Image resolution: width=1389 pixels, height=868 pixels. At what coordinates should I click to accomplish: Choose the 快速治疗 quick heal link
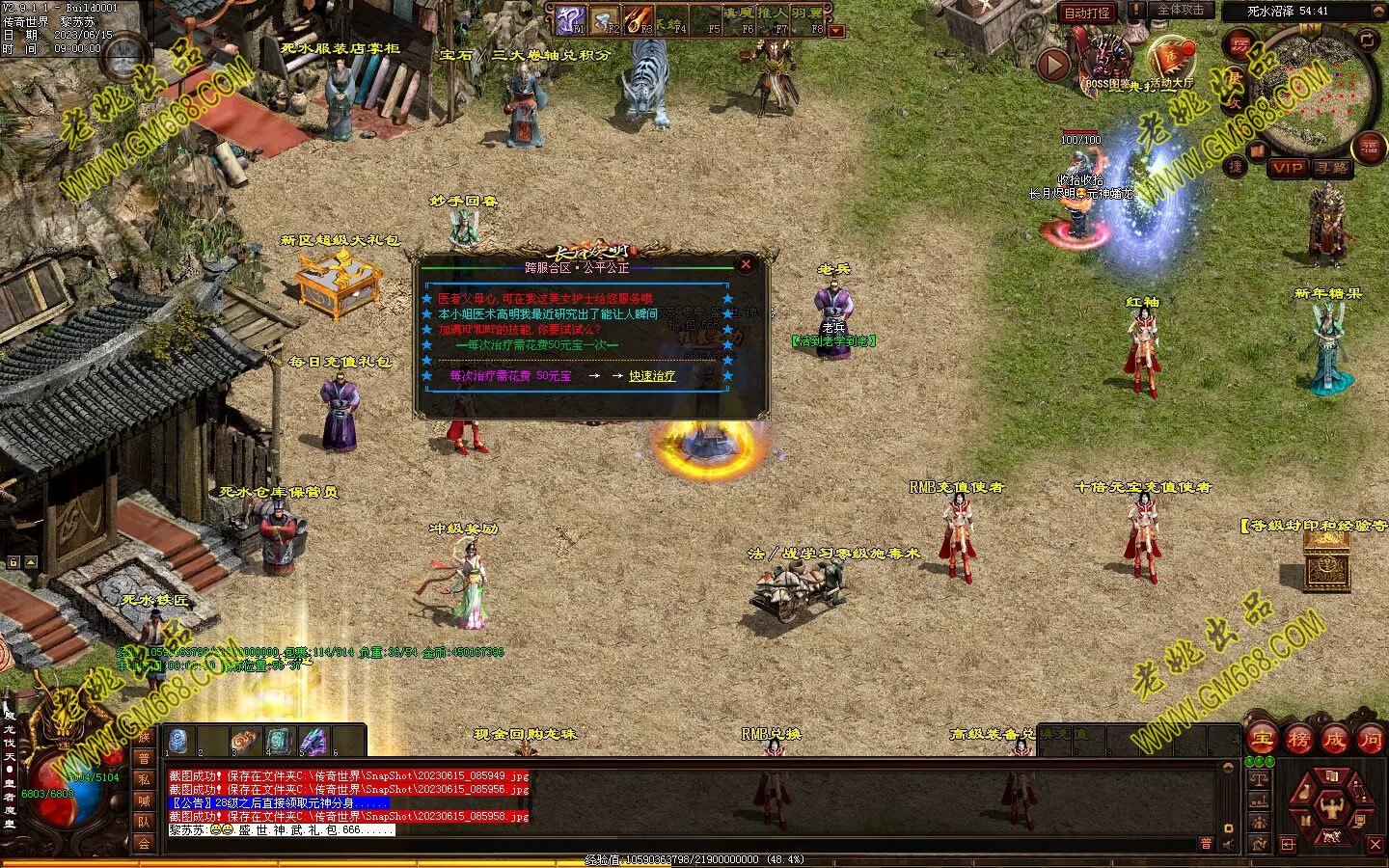click(x=652, y=376)
